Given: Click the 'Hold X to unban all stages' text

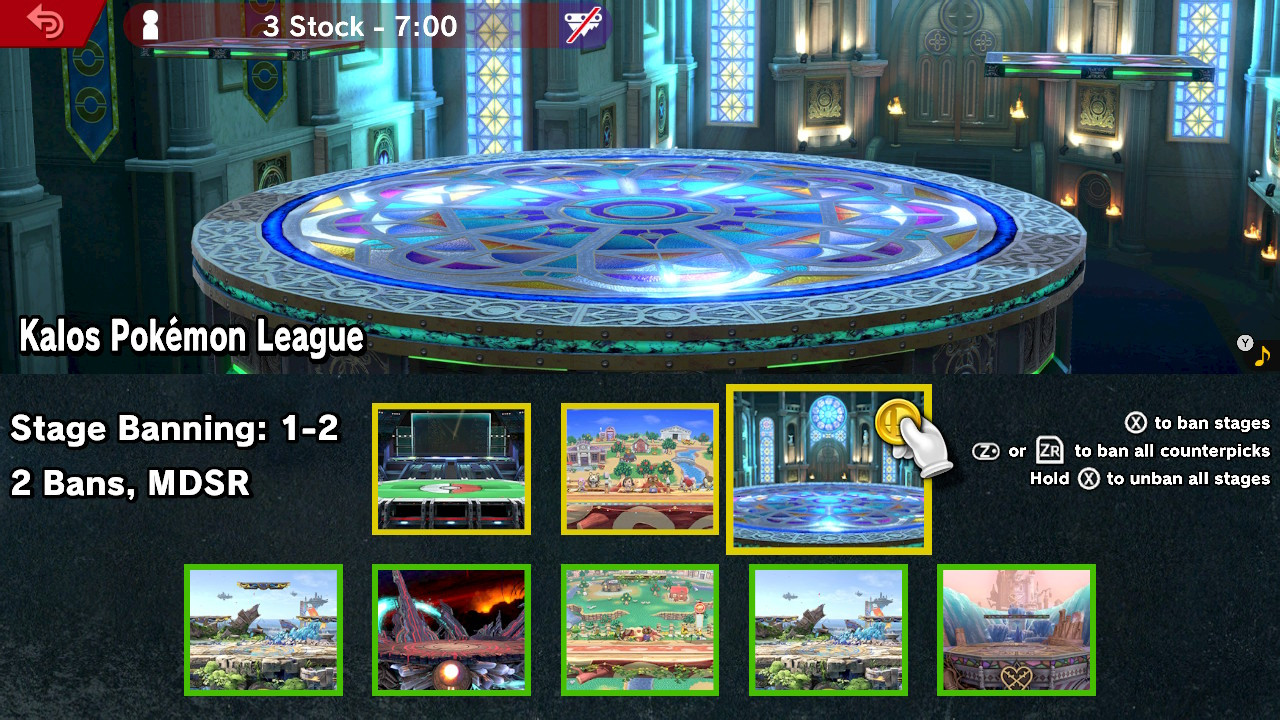Looking at the screenshot, I should [x=1150, y=479].
